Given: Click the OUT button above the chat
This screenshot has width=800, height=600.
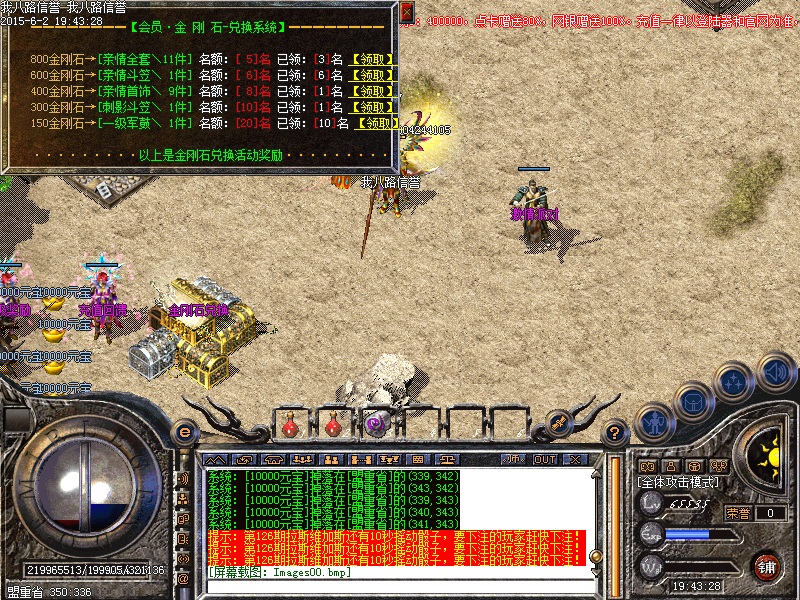Looking at the screenshot, I should 544,459.
